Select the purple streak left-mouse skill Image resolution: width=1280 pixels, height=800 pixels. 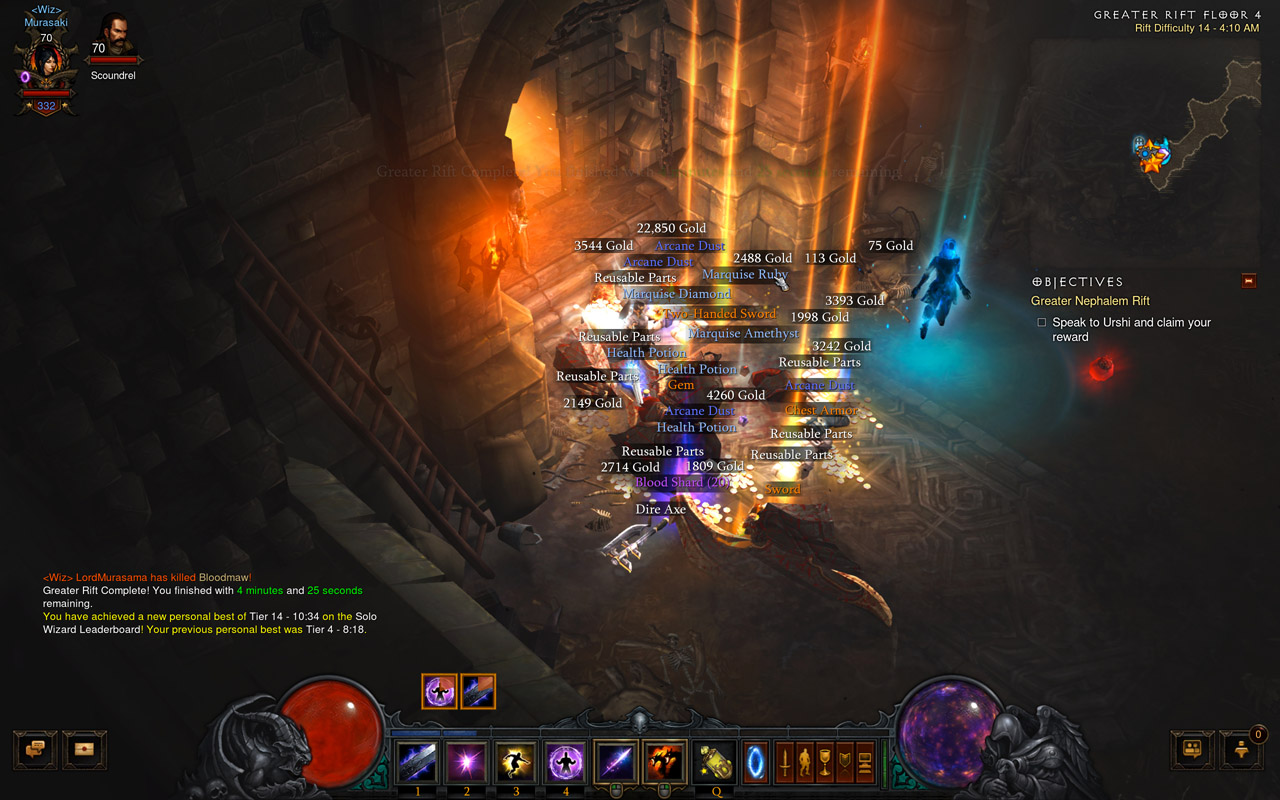point(615,763)
